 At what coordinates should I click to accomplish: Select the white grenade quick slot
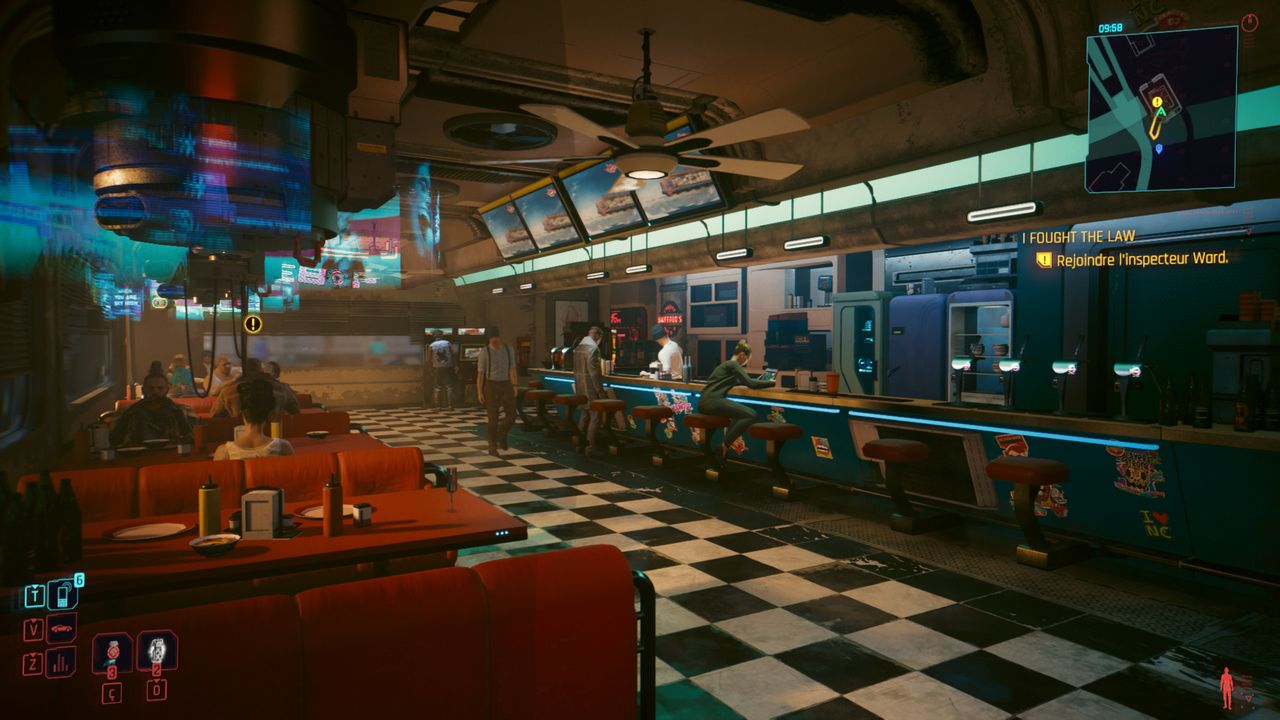pos(157,650)
